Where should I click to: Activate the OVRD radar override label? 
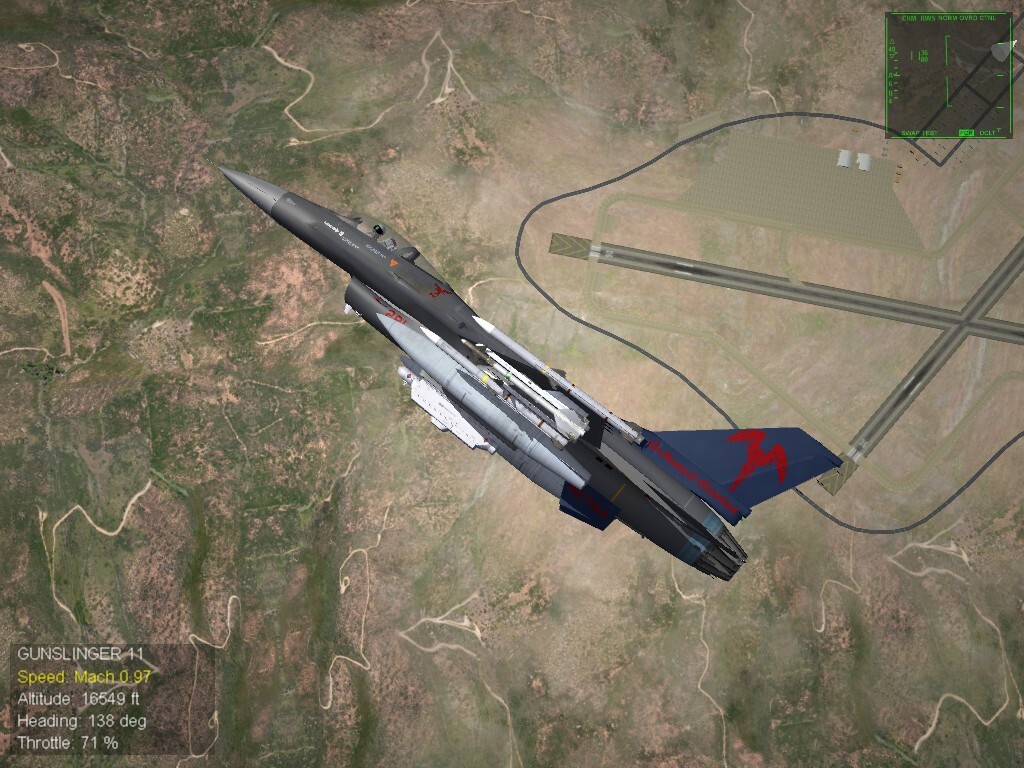pyautogui.click(x=968, y=18)
